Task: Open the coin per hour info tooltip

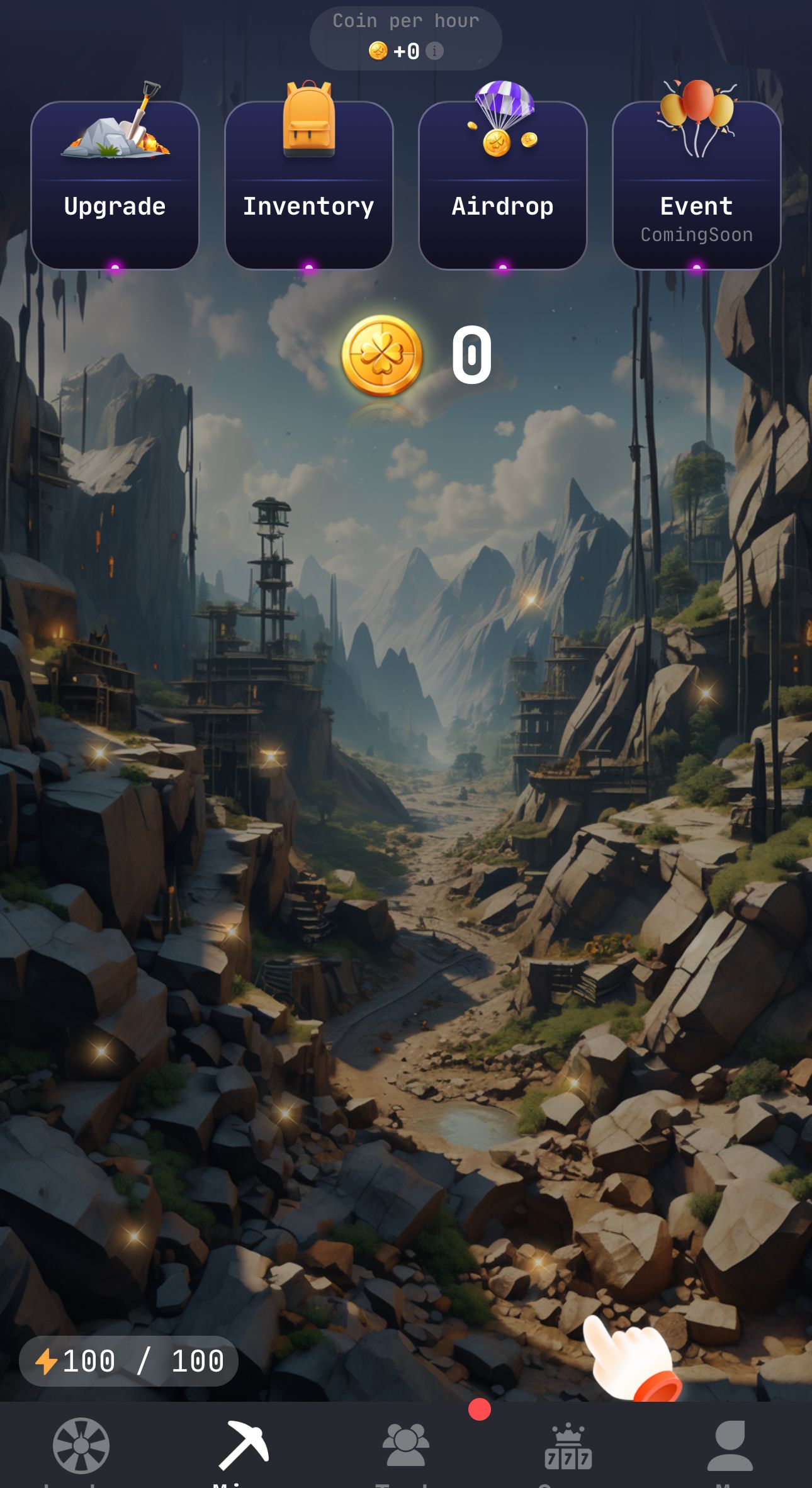Action: point(436,52)
